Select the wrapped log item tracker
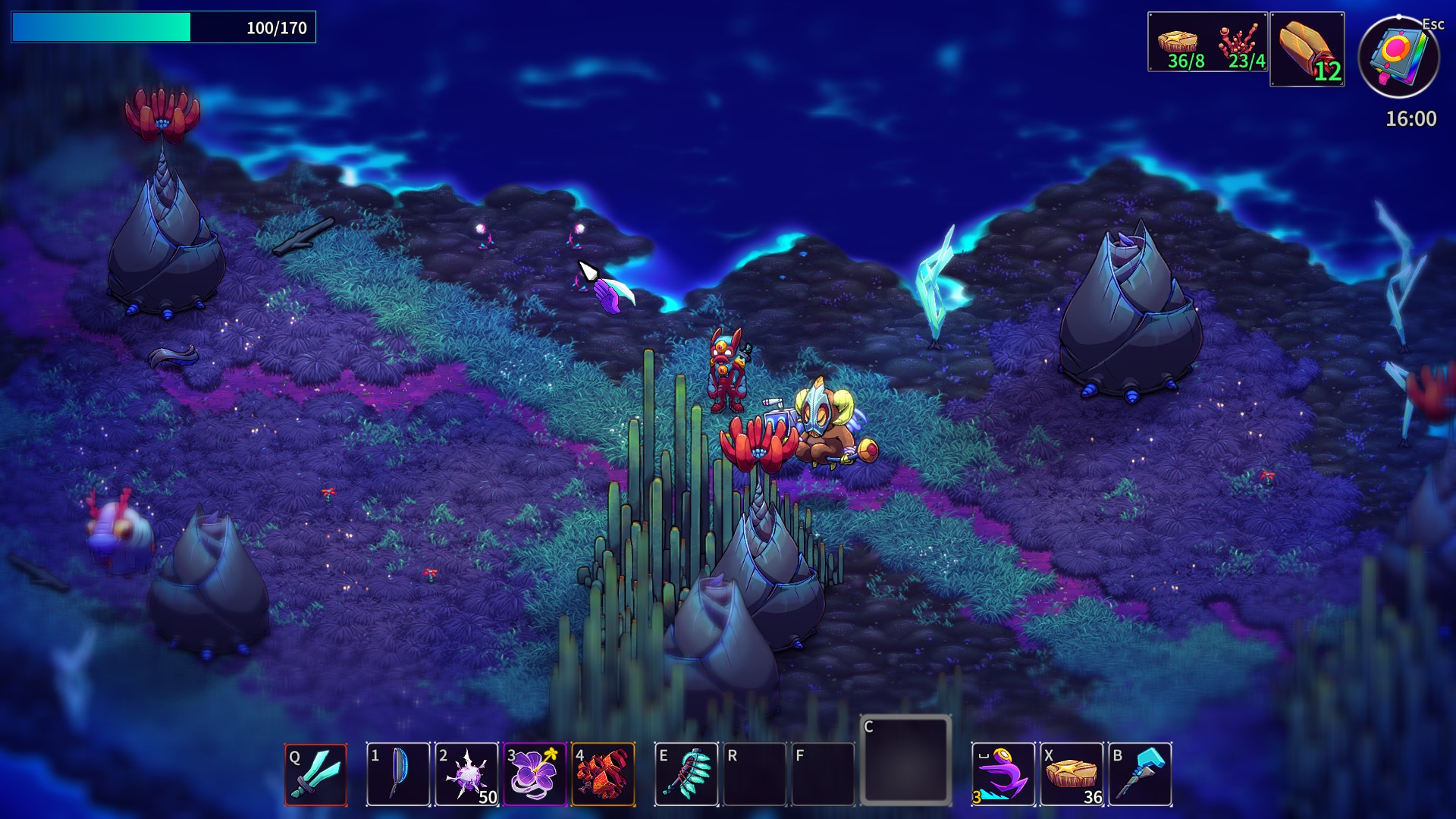Screen dimensions: 1456x819 click(1307, 49)
